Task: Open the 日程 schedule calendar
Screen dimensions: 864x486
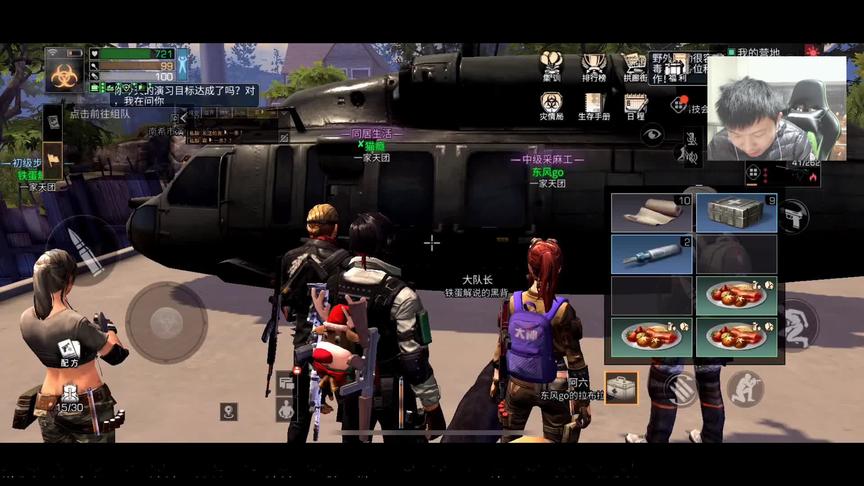Action: [635, 104]
